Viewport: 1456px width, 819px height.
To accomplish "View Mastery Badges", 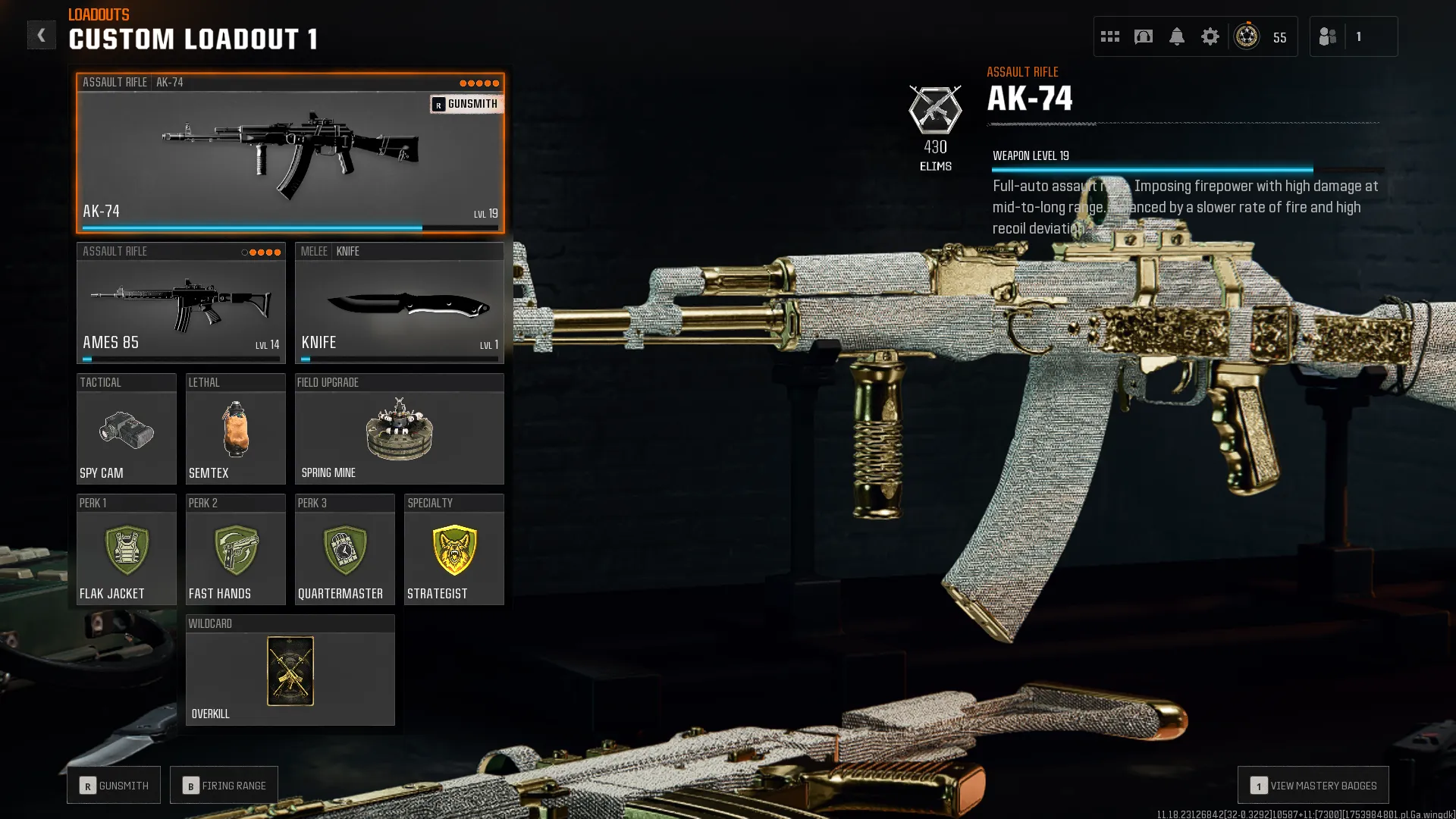I will click(1313, 785).
